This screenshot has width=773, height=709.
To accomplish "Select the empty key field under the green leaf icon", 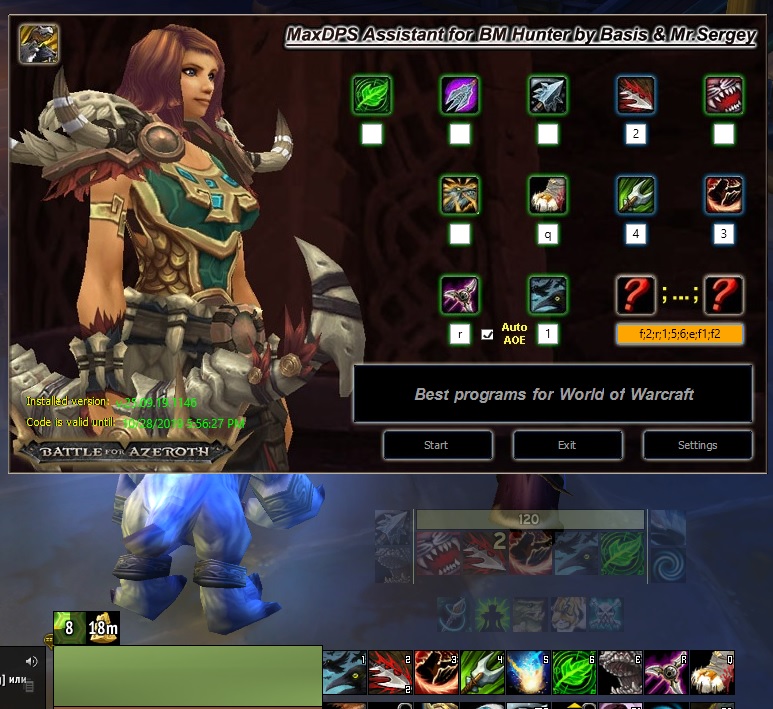I will point(371,134).
